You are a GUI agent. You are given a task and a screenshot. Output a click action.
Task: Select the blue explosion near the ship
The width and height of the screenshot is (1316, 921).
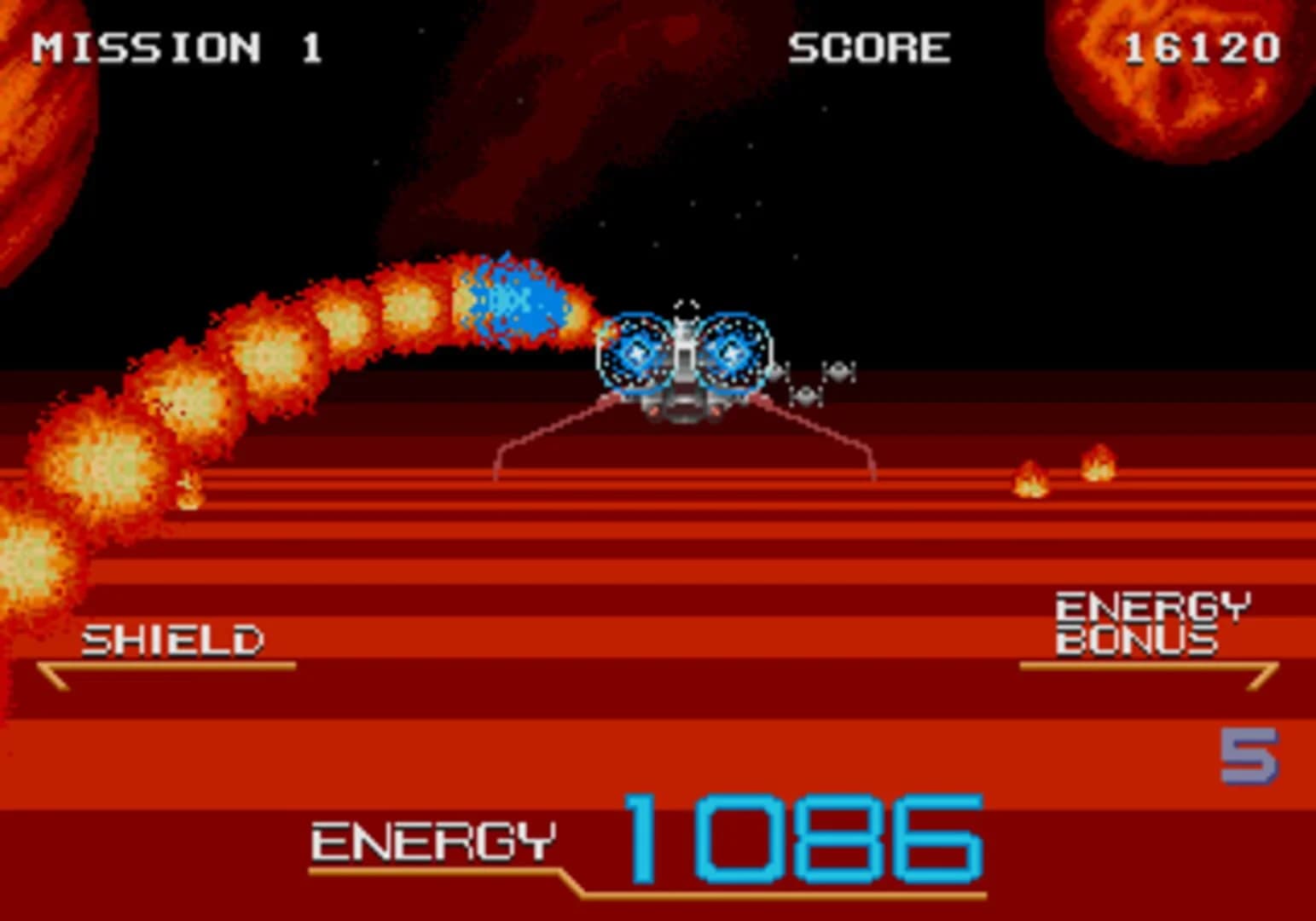point(512,298)
